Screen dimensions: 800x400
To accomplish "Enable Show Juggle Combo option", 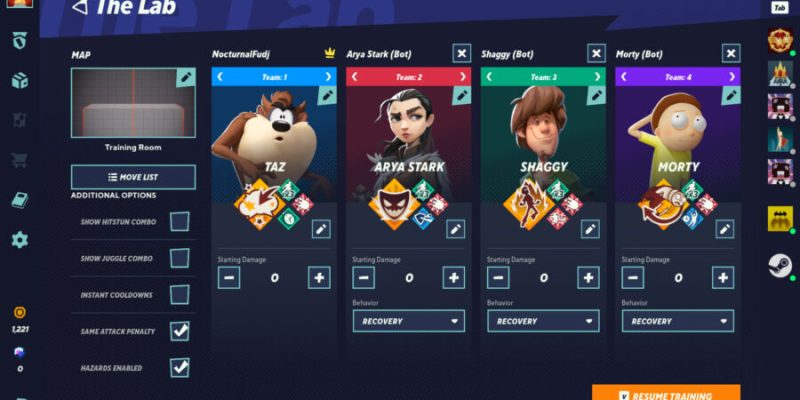I will pyautogui.click(x=179, y=258).
